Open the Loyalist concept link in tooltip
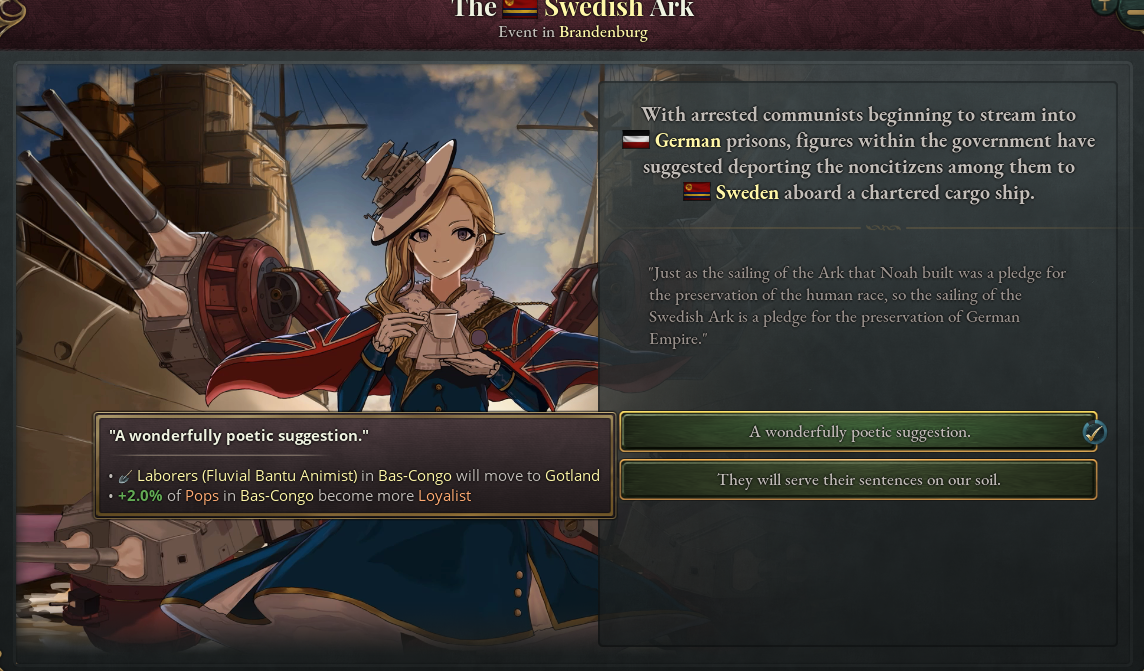1144x671 pixels. click(444, 496)
